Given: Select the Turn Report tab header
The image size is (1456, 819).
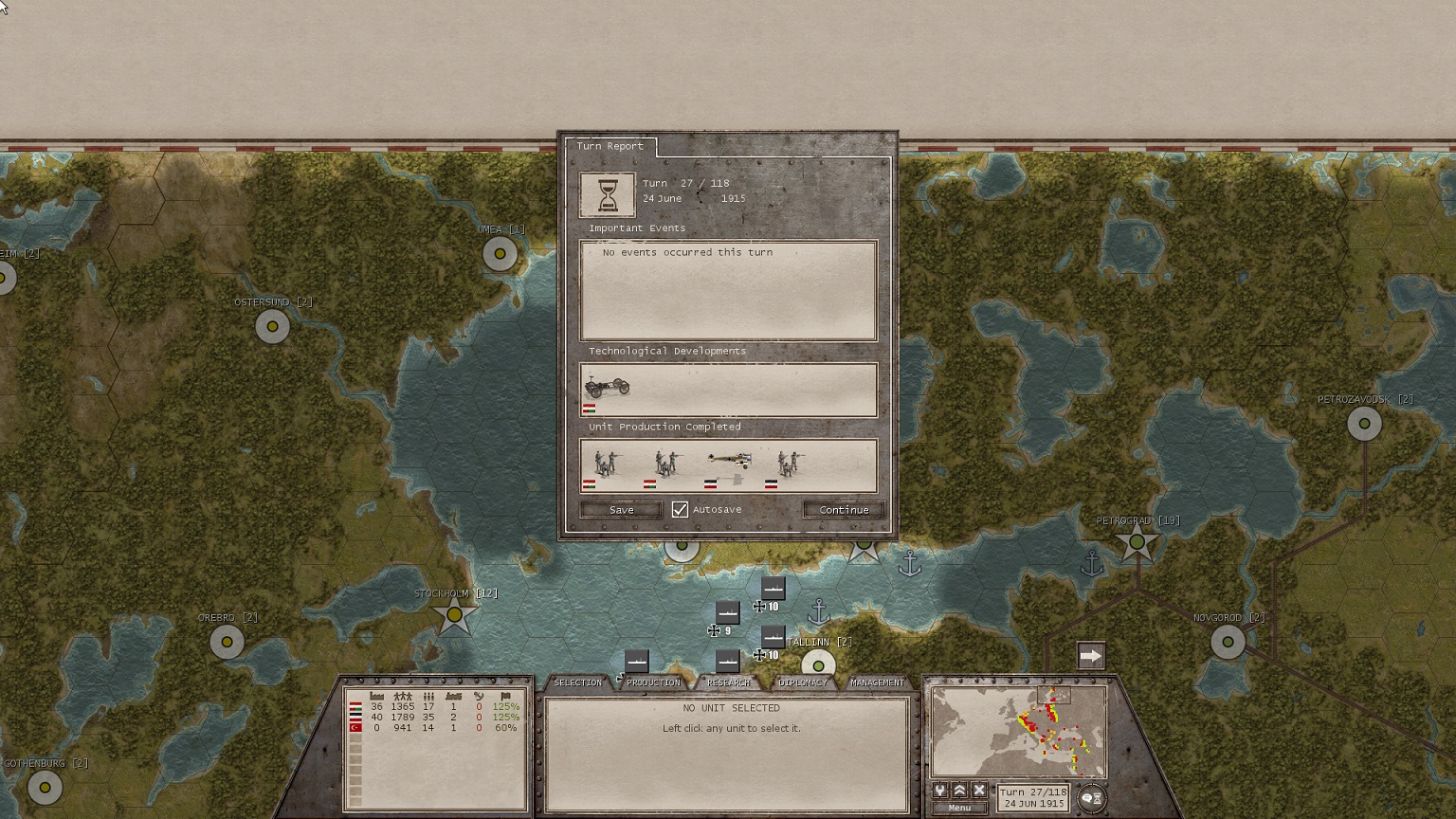Looking at the screenshot, I should (x=610, y=147).
